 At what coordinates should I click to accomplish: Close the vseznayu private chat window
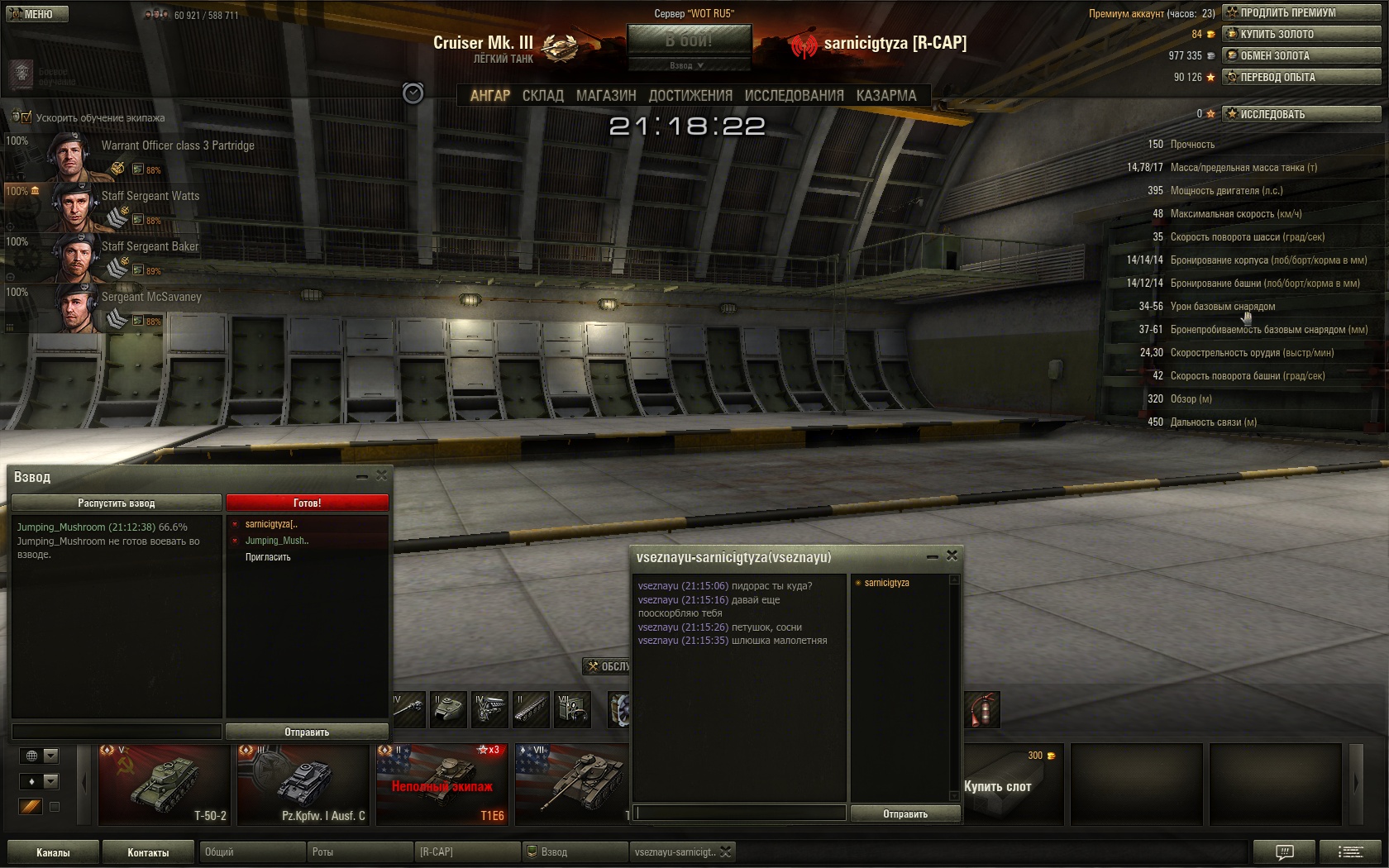click(952, 556)
